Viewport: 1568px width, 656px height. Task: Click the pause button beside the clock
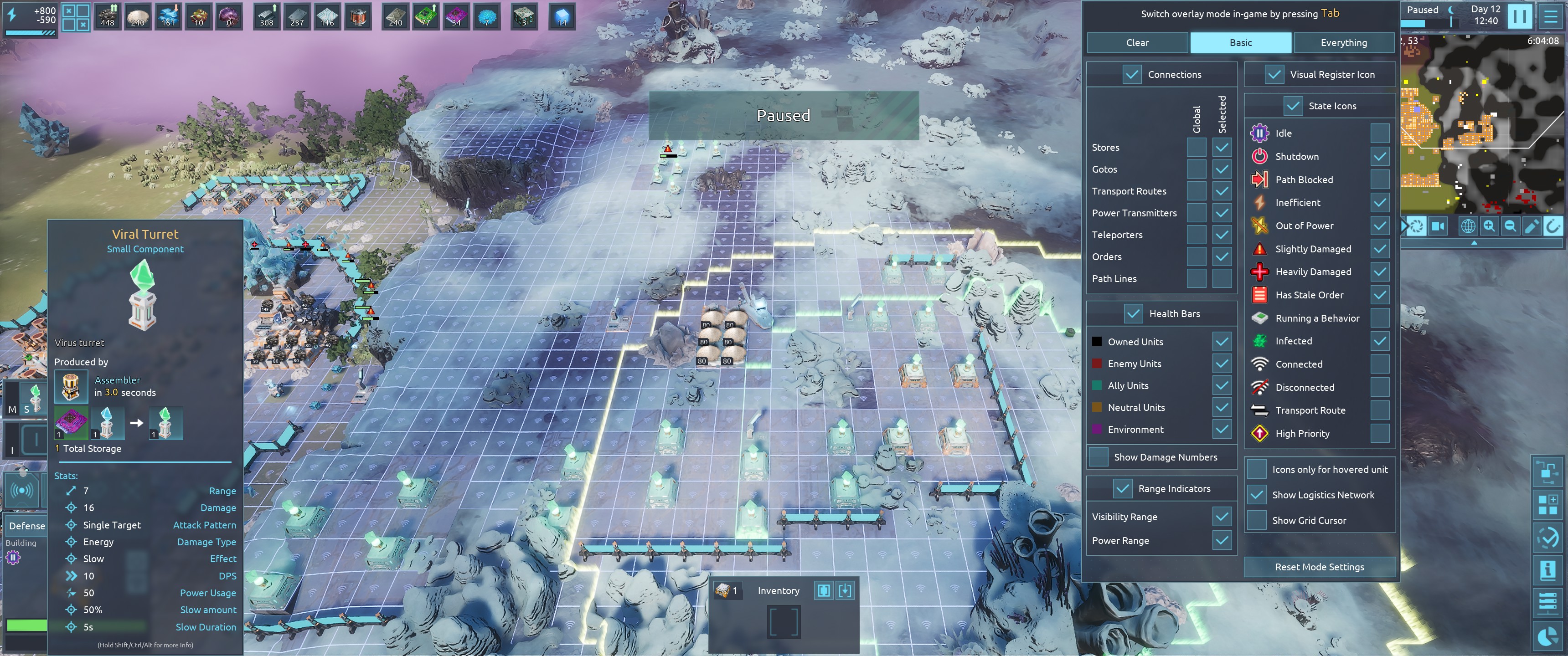(1519, 16)
